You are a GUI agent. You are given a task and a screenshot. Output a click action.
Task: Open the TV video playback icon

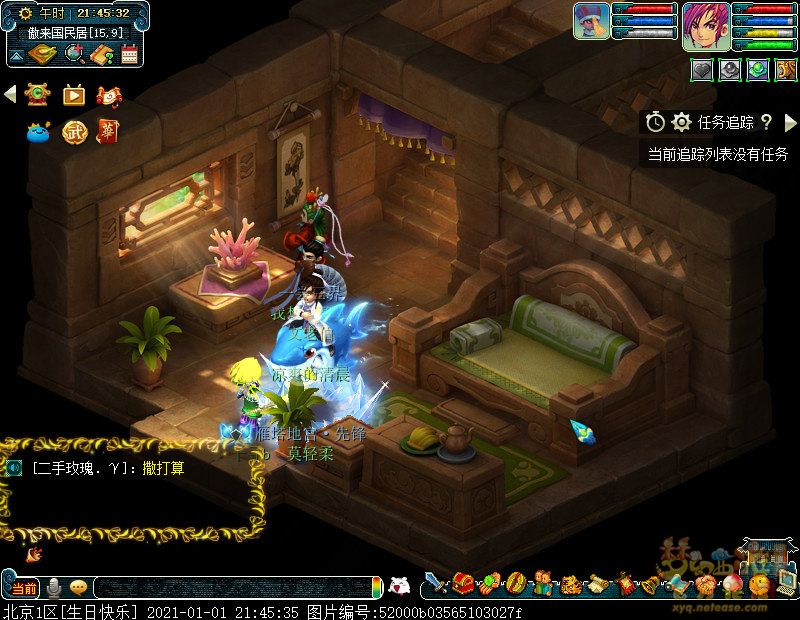(74, 95)
